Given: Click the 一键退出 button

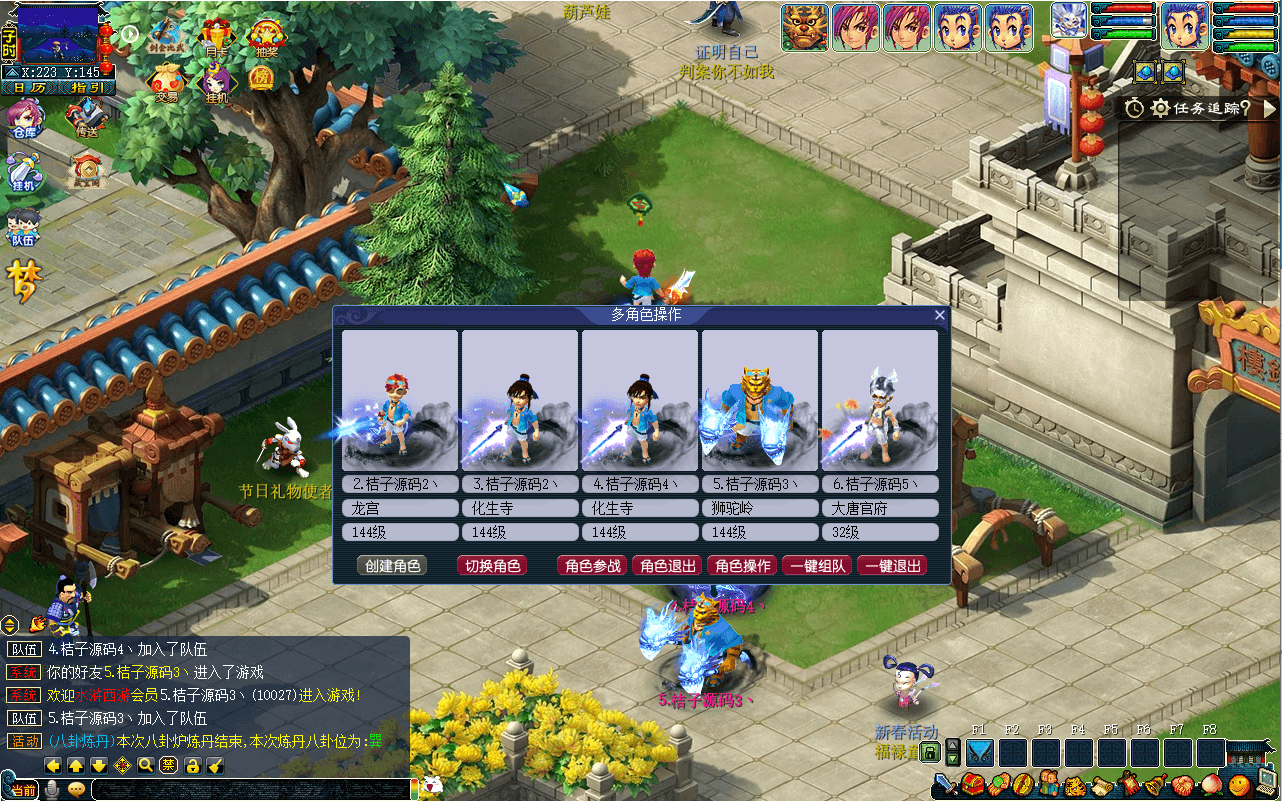Looking at the screenshot, I should [x=892, y=566].
